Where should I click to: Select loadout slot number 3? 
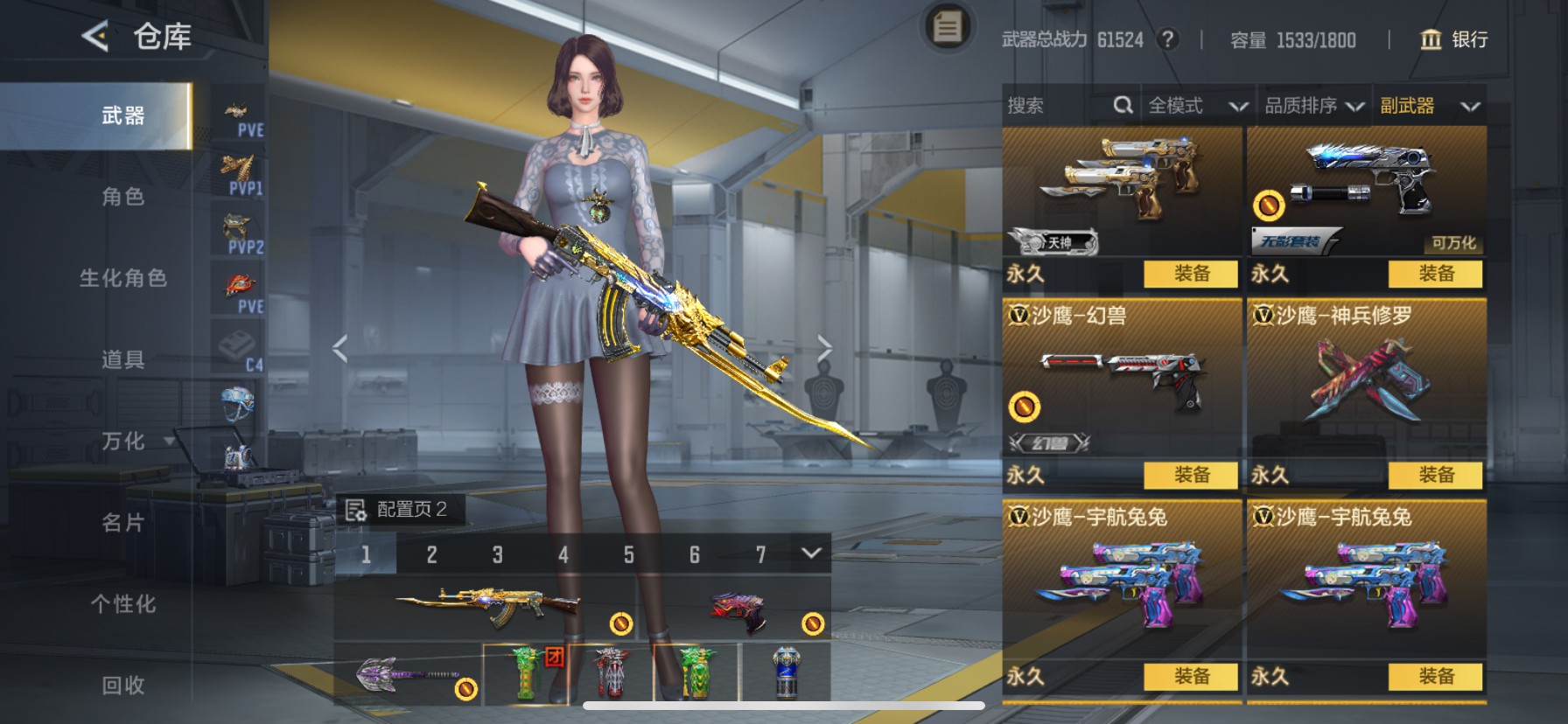pos(497,554)
